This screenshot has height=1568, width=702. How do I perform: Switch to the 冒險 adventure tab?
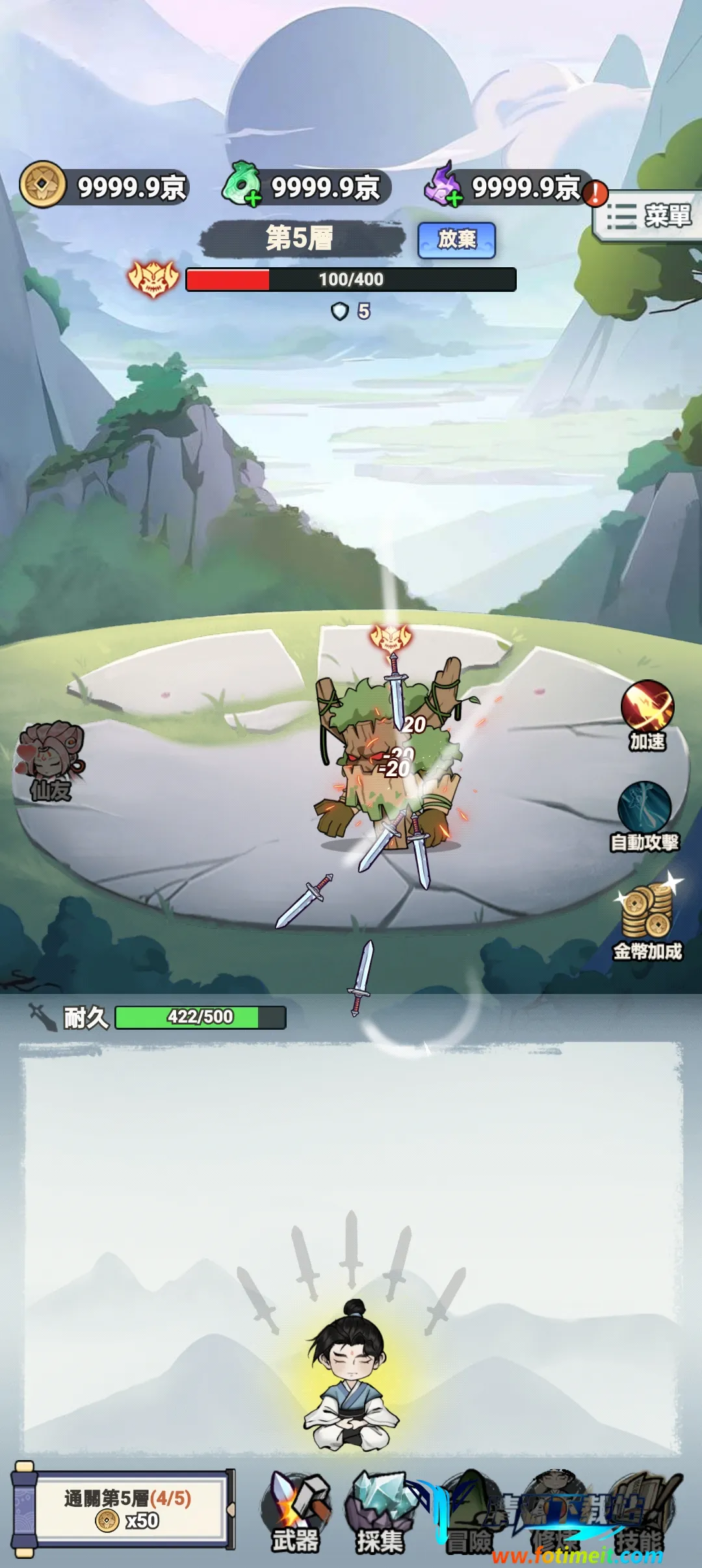468,1512
